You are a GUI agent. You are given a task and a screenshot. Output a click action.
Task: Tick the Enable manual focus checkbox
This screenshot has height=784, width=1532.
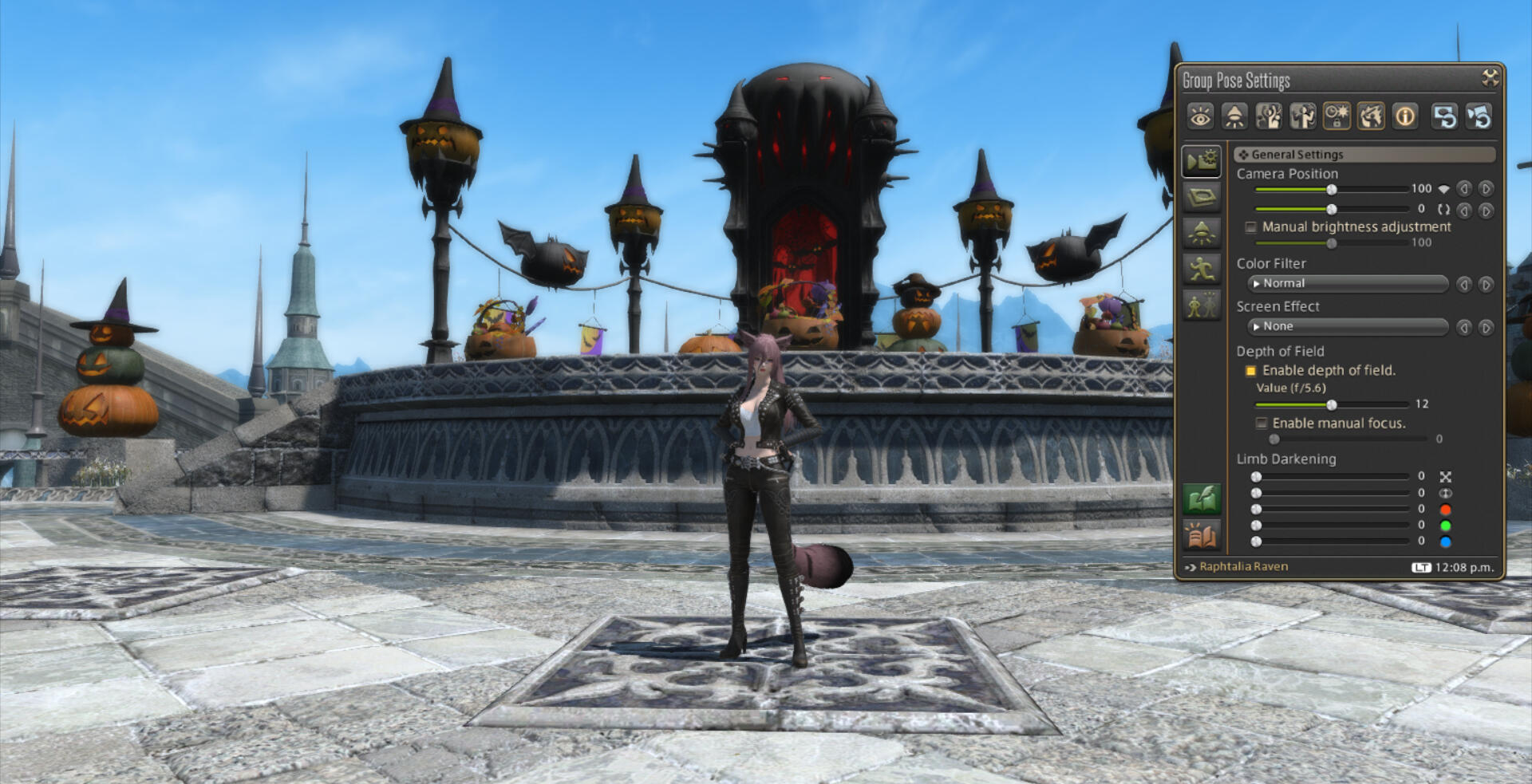tap(1262, 424)
